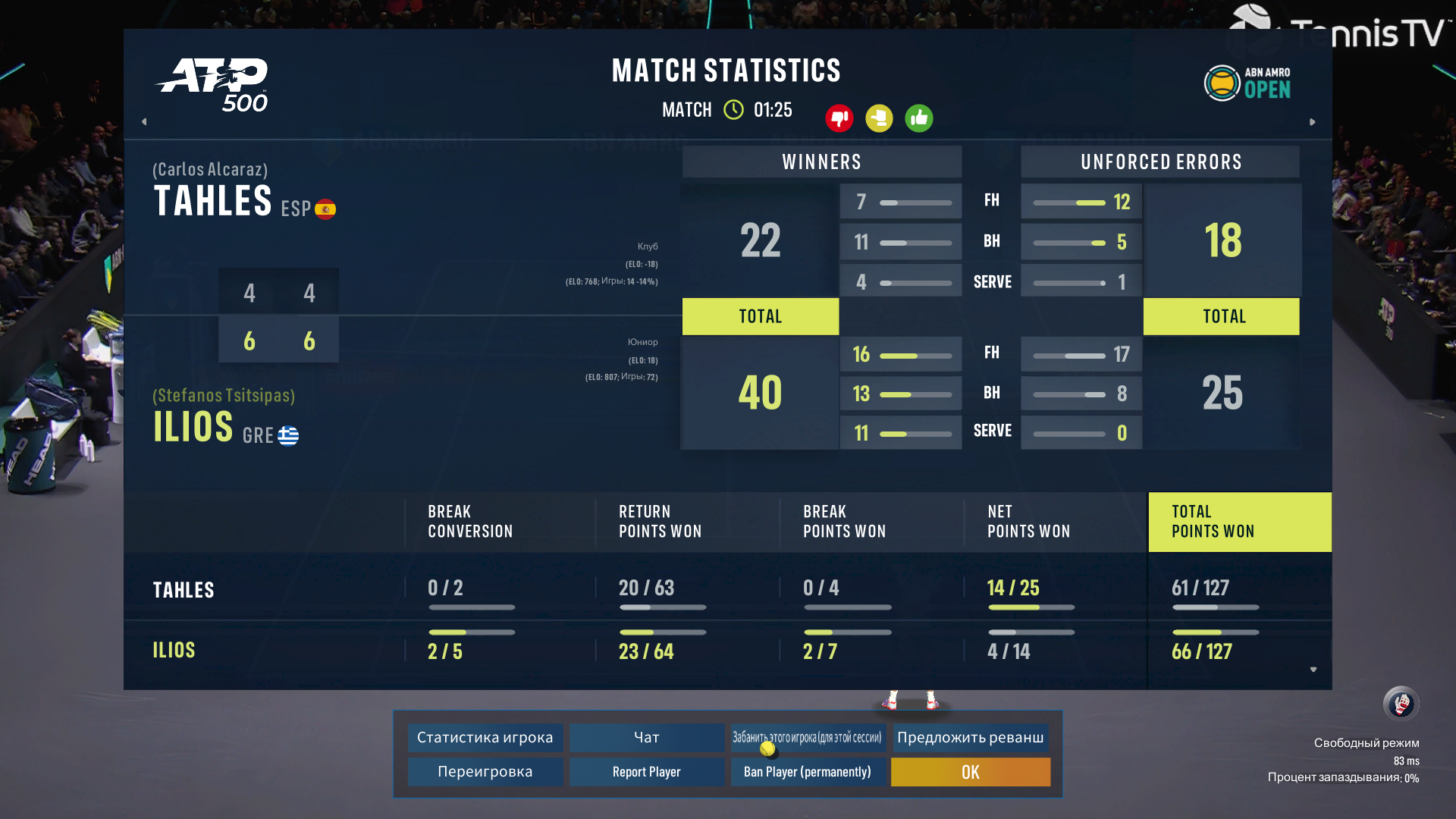
Task: Go to previous statistics page arrow
Action: (x=144, y=121)
